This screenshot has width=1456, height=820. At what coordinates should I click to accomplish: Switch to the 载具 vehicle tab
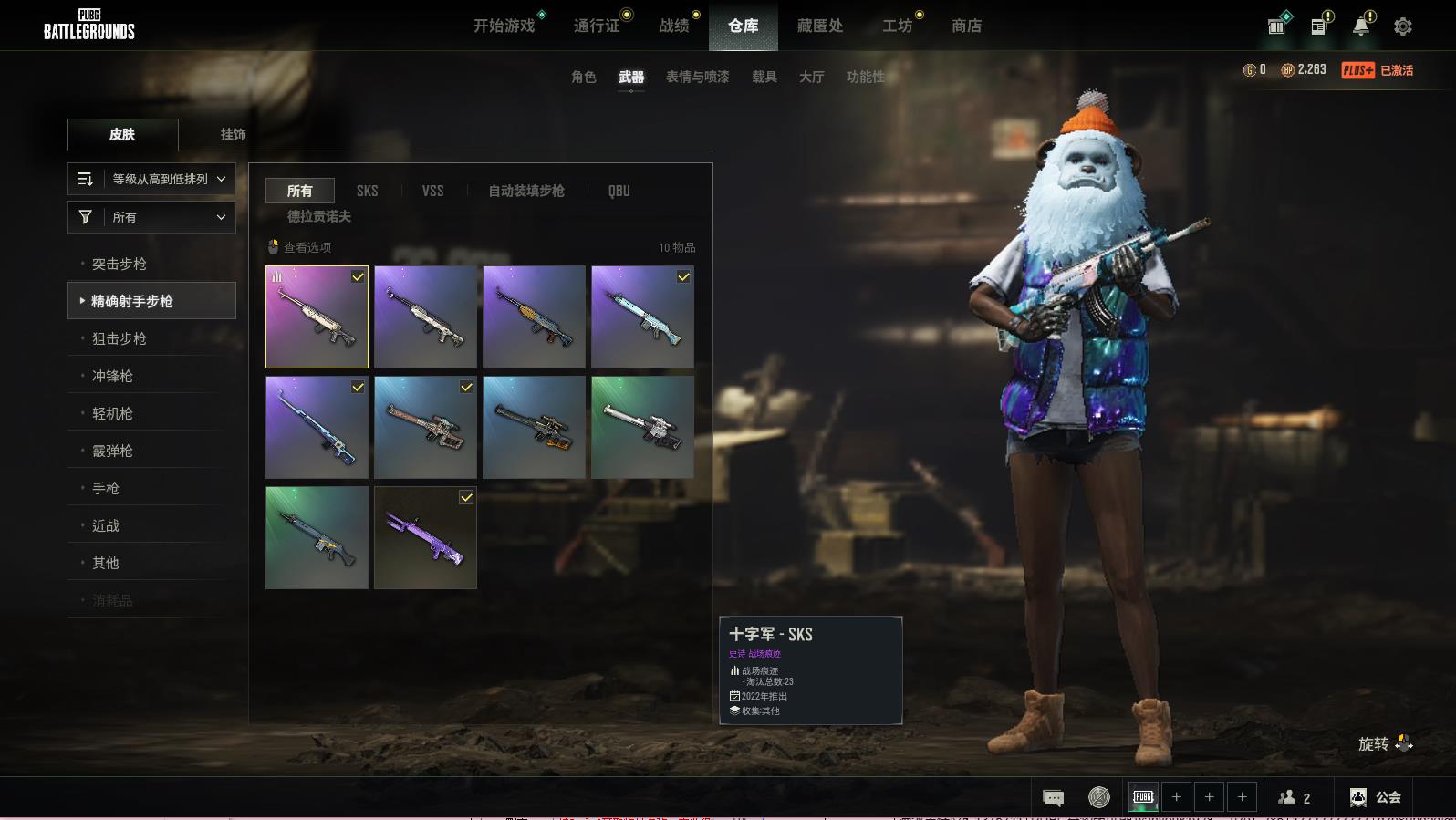pos(764,77)
